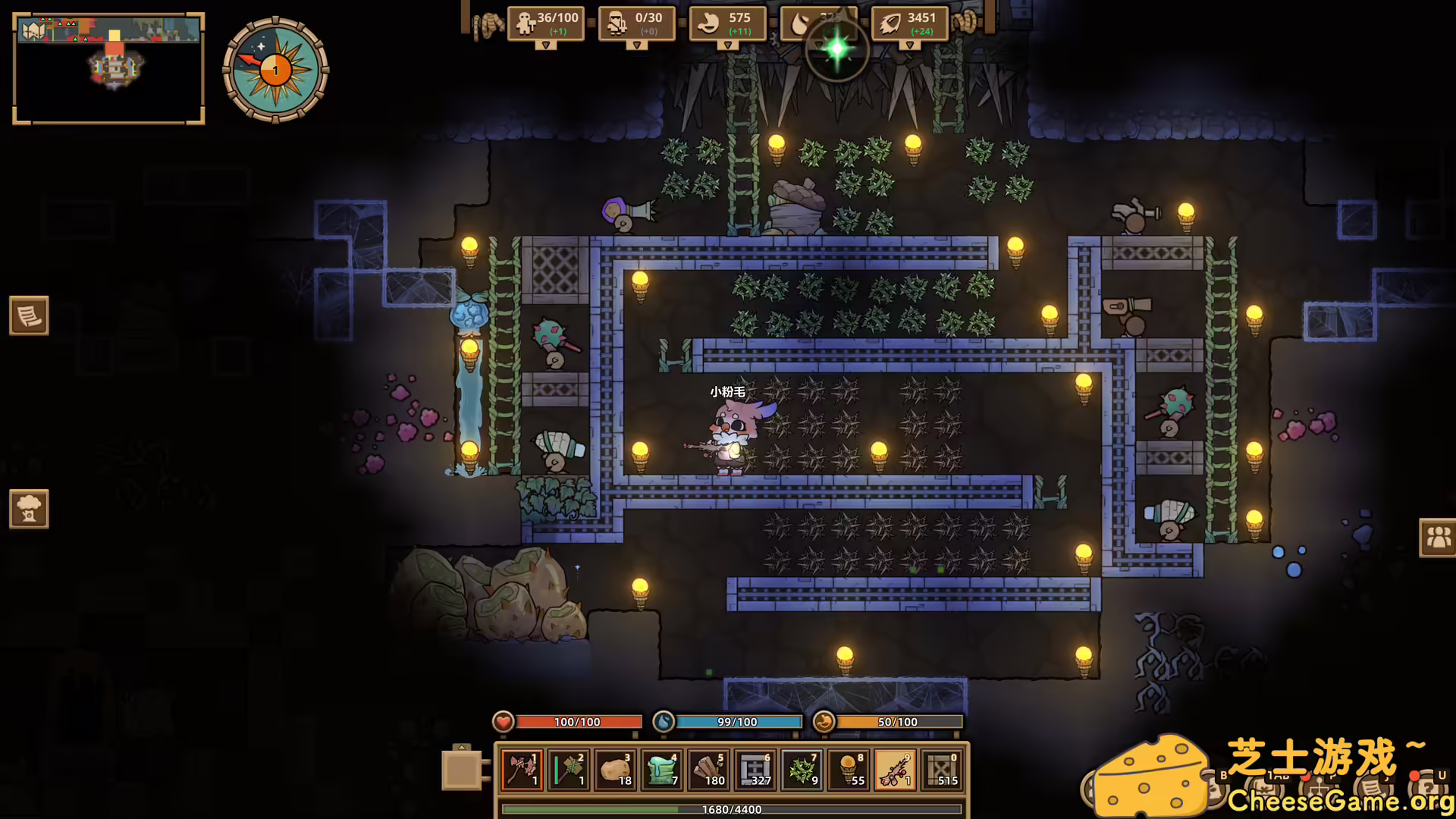Open the scroll button on left edge
The width and height of the screenshot is (1456, 819).
coord(29,315)
